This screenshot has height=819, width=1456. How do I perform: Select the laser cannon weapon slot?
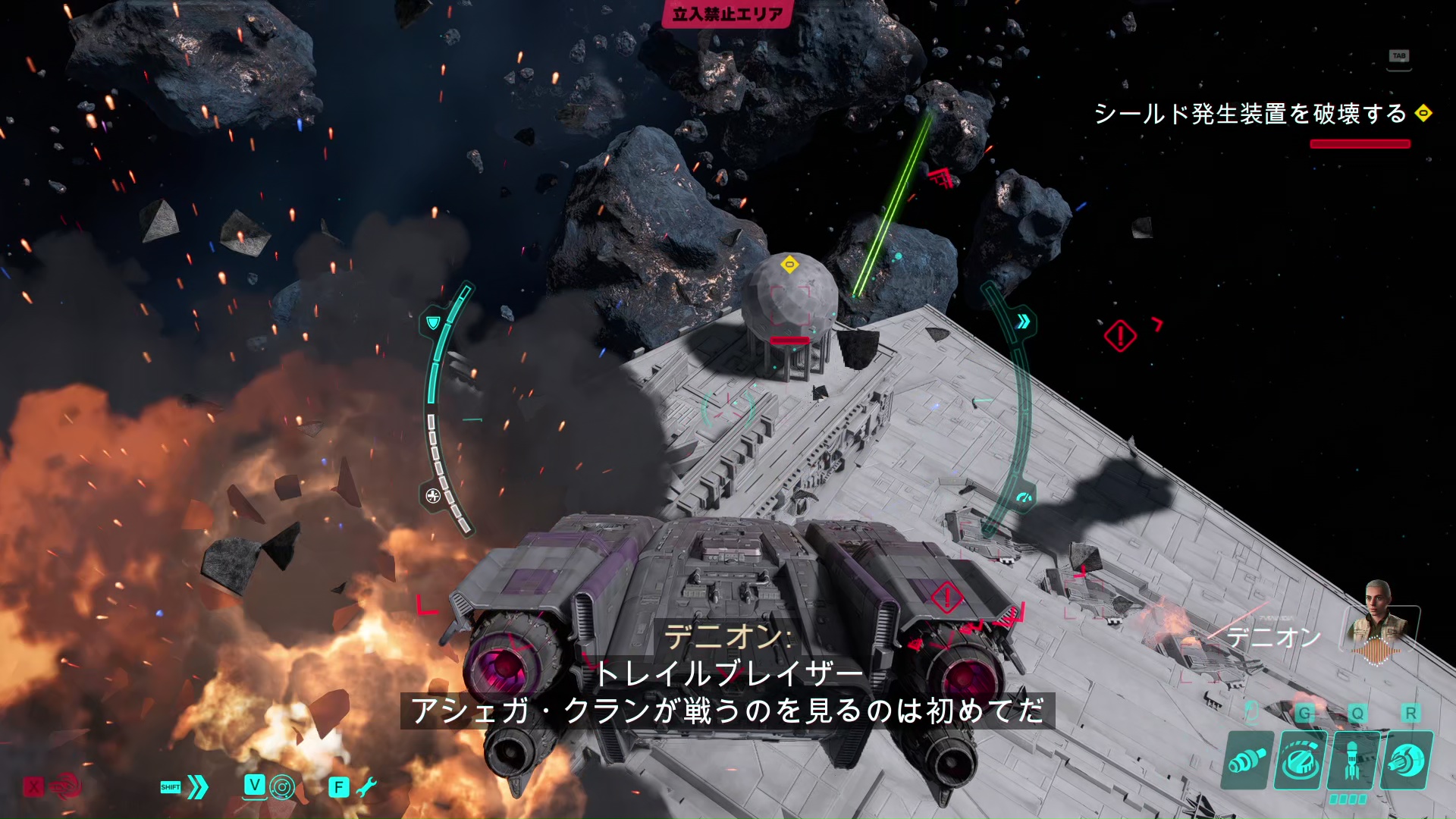(x=1247, y=761)
